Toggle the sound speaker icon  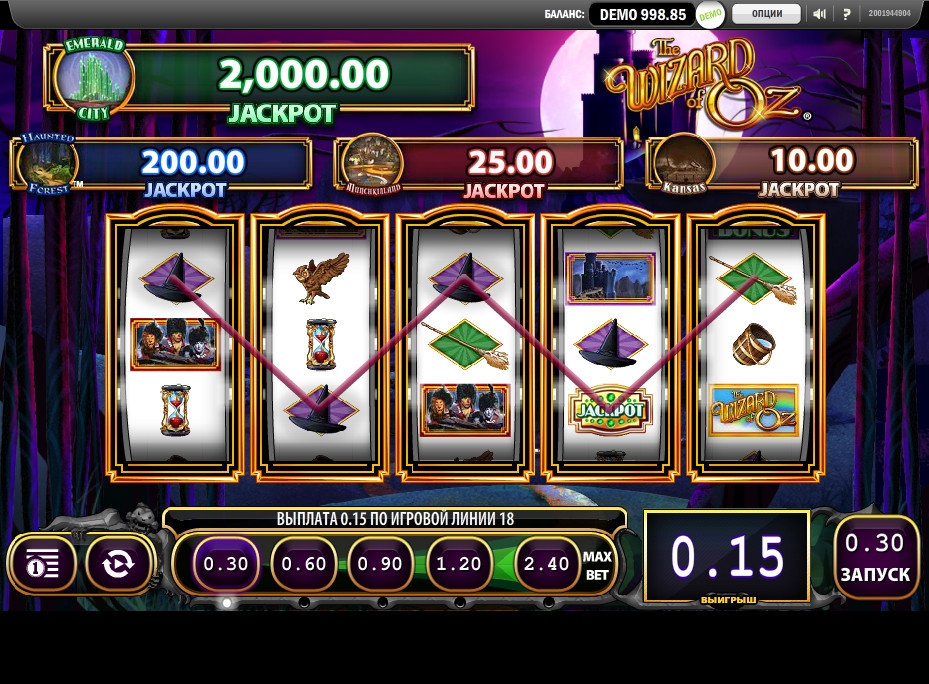820,14
